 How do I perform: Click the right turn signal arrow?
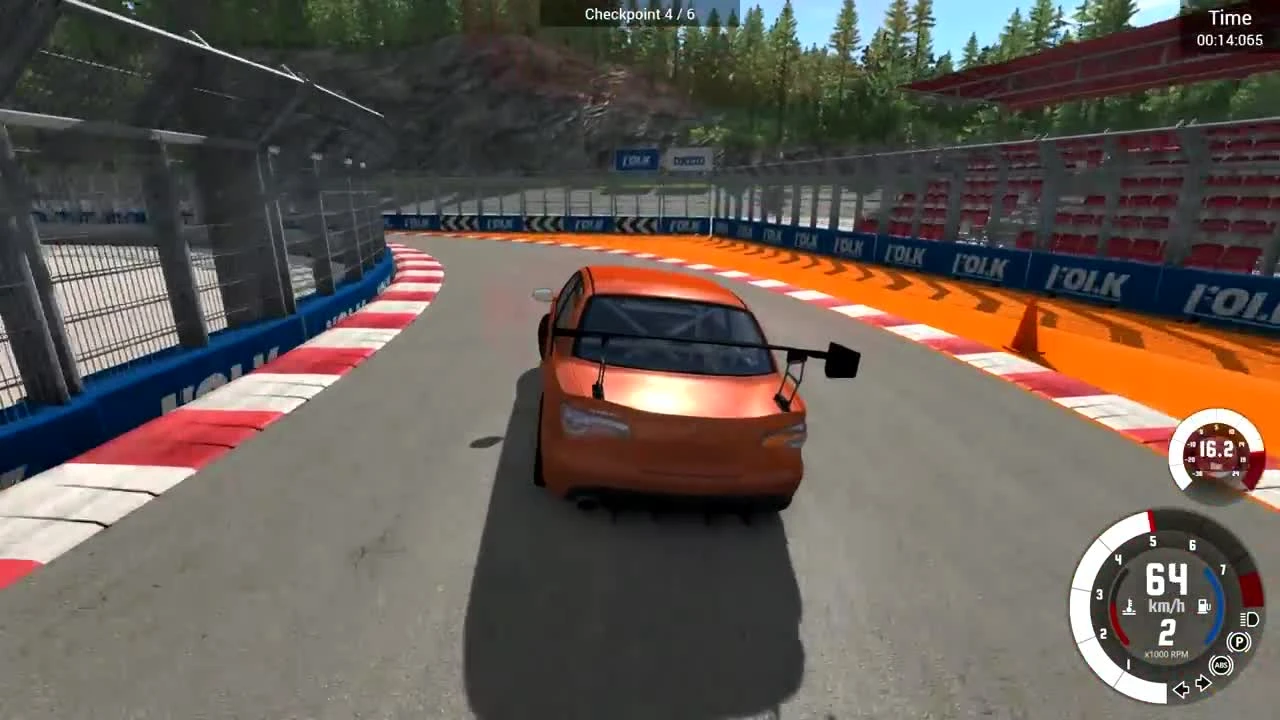click(x=1203, y=682)
